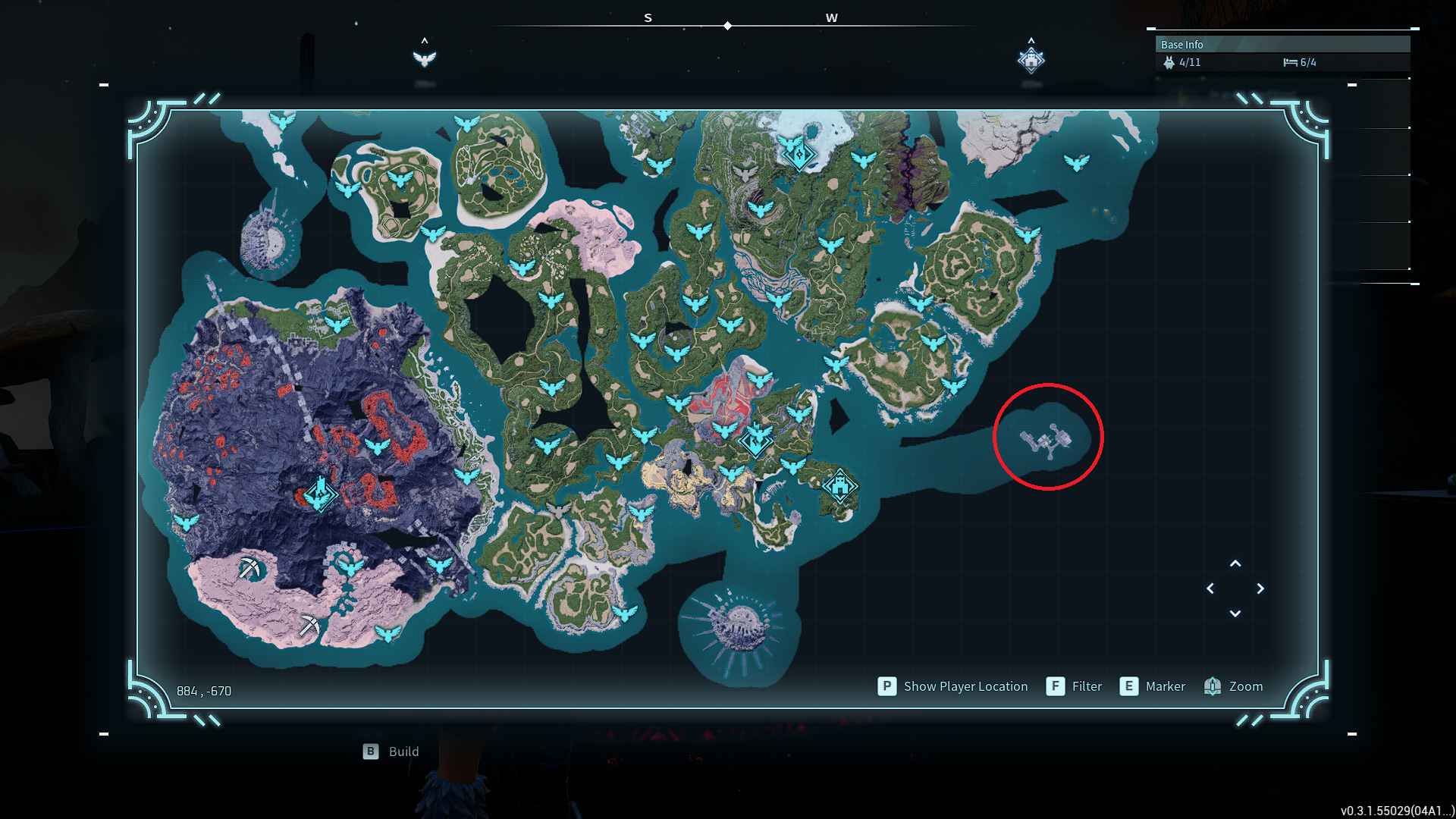Click the boss tower icon in the volcanic region

click(x=319, y=494)
